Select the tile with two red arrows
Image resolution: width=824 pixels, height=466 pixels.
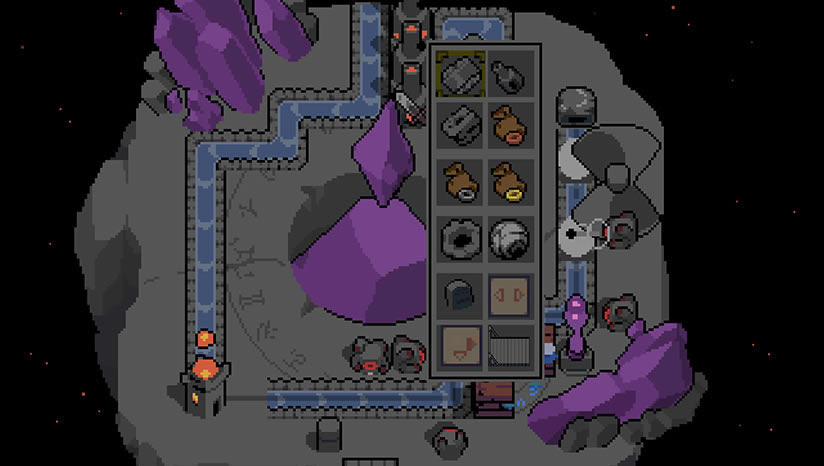[511, 294]
